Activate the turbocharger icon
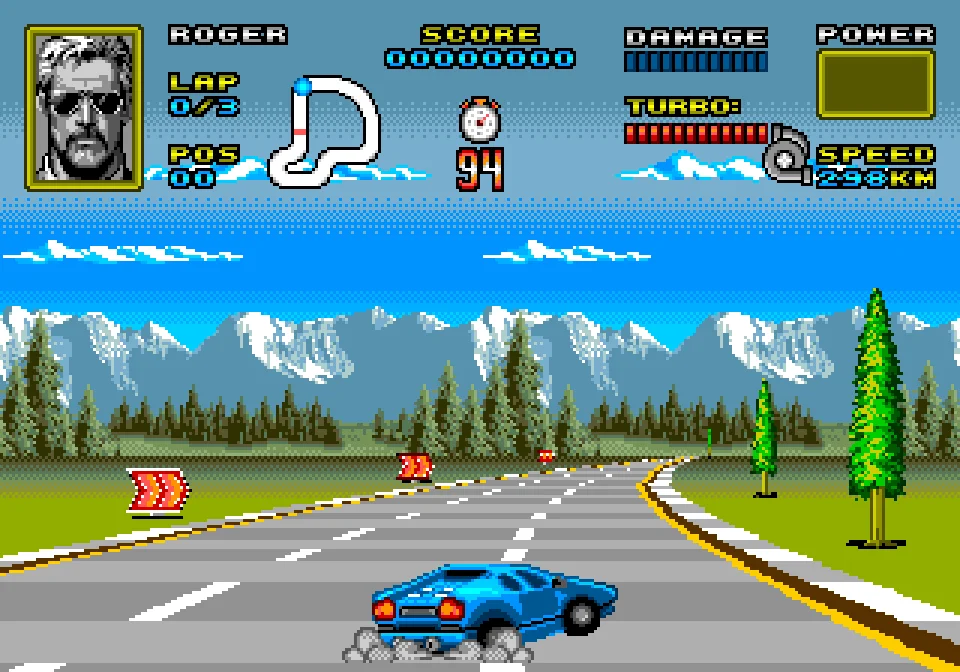This screenshot has height=672, width=960. point(789,159)
